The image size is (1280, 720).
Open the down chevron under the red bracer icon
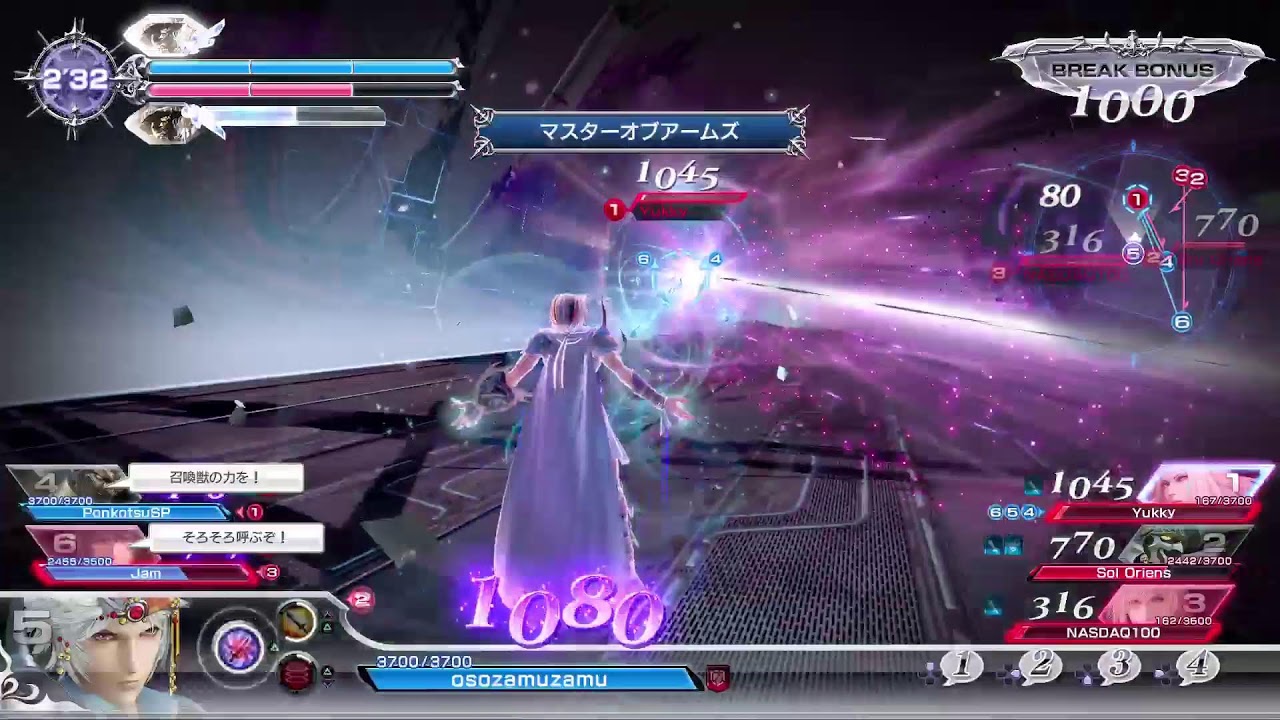[328, 683]
